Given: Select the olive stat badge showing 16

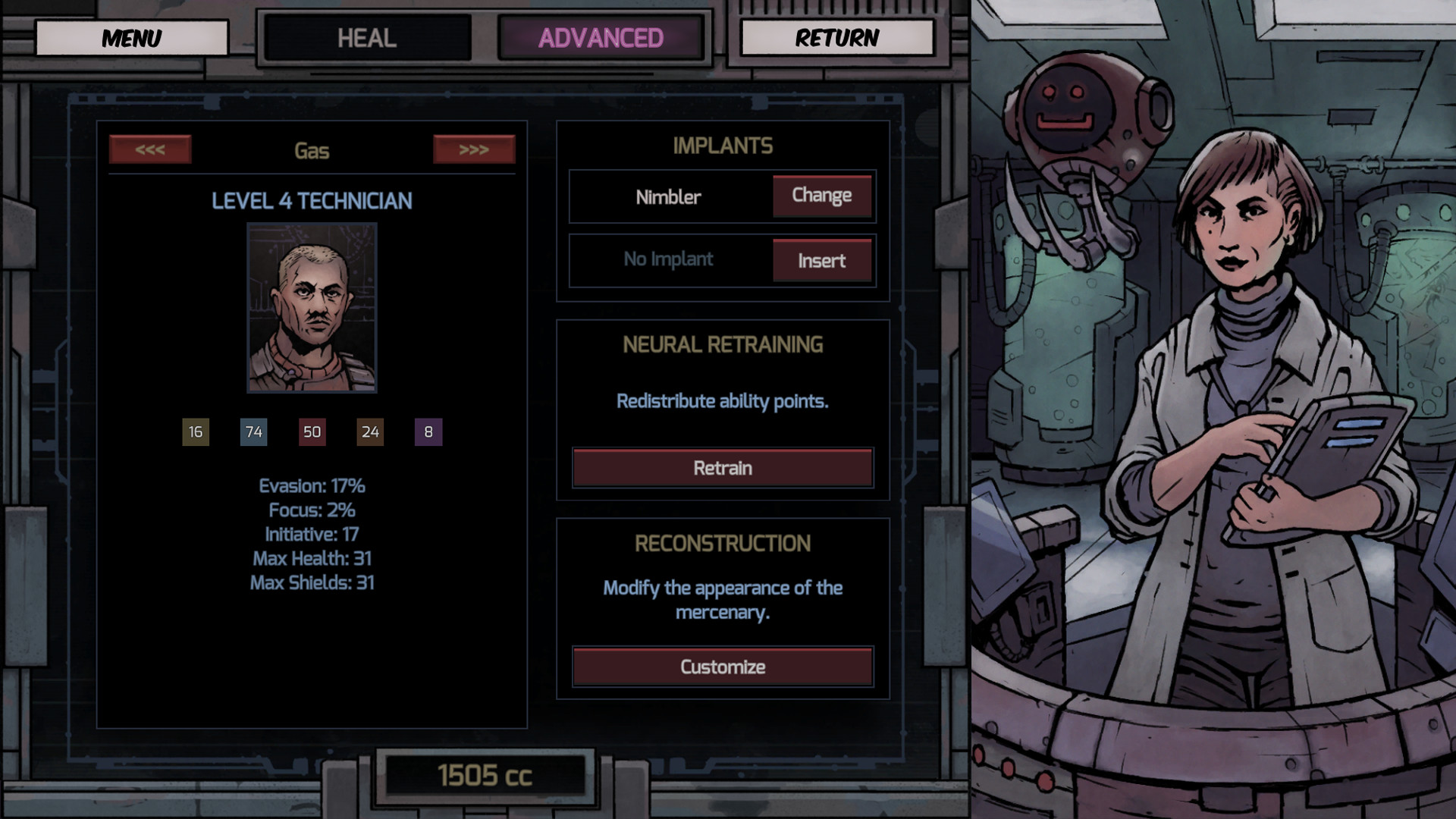Looking at the screenshot, I should [194, 432].
